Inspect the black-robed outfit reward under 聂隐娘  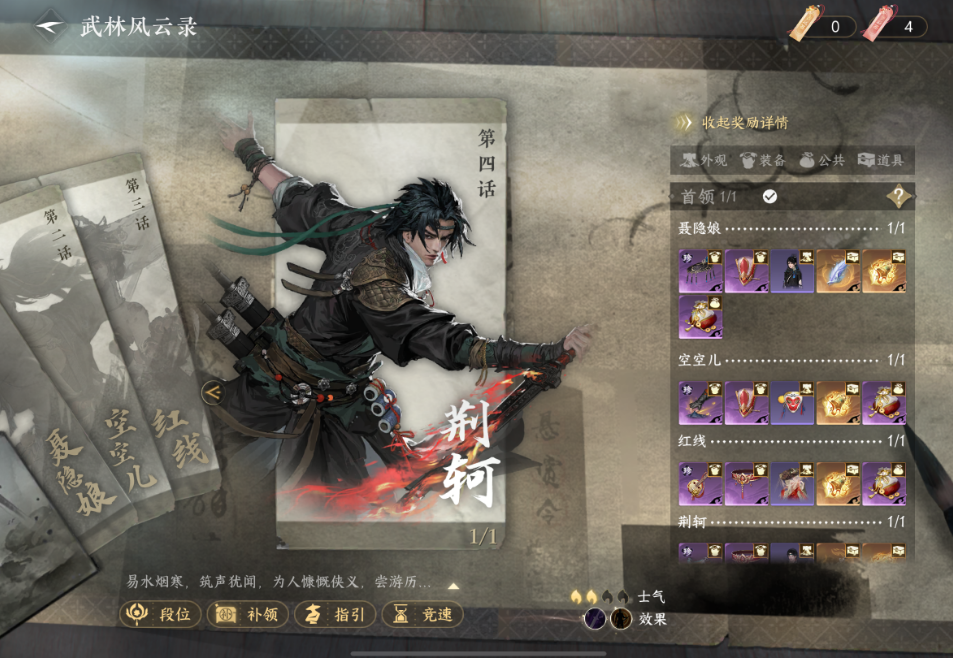point(792,271)
